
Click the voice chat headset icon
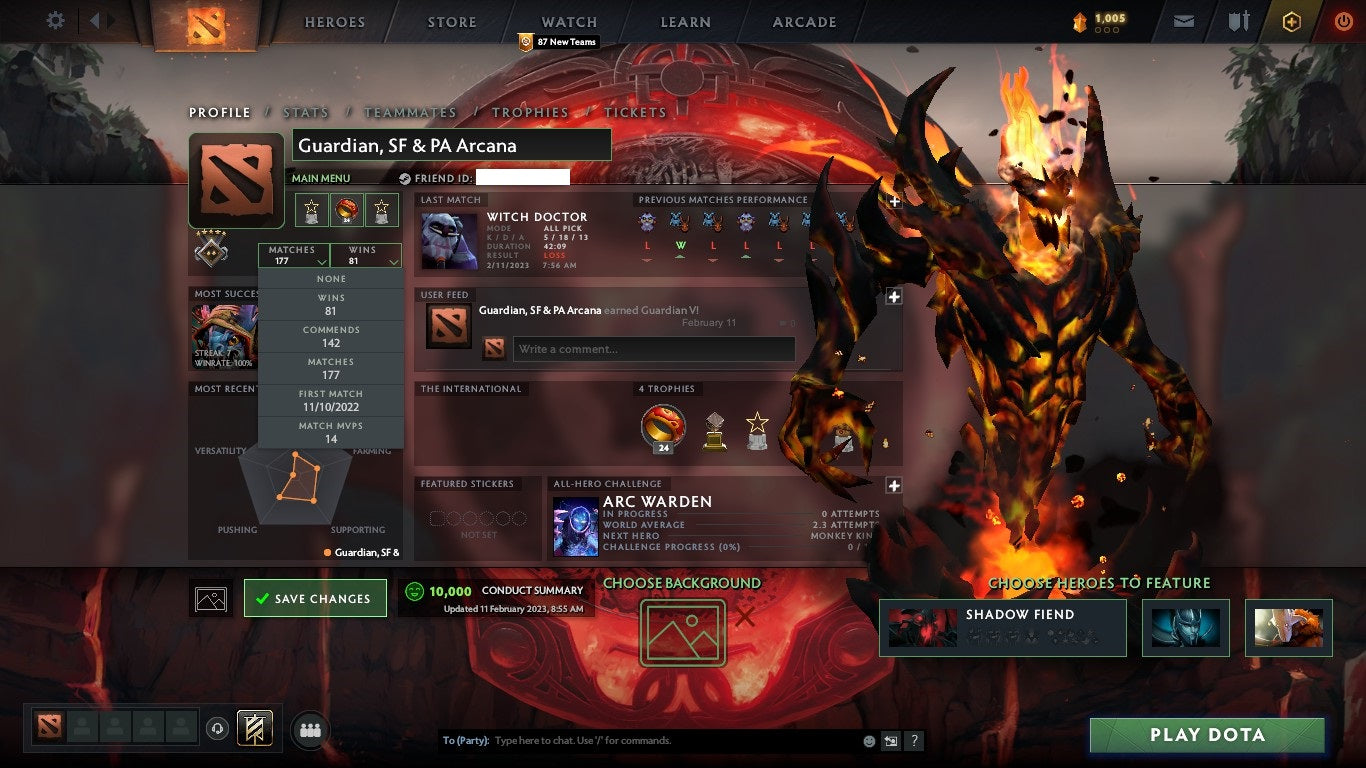click(217, 729)
